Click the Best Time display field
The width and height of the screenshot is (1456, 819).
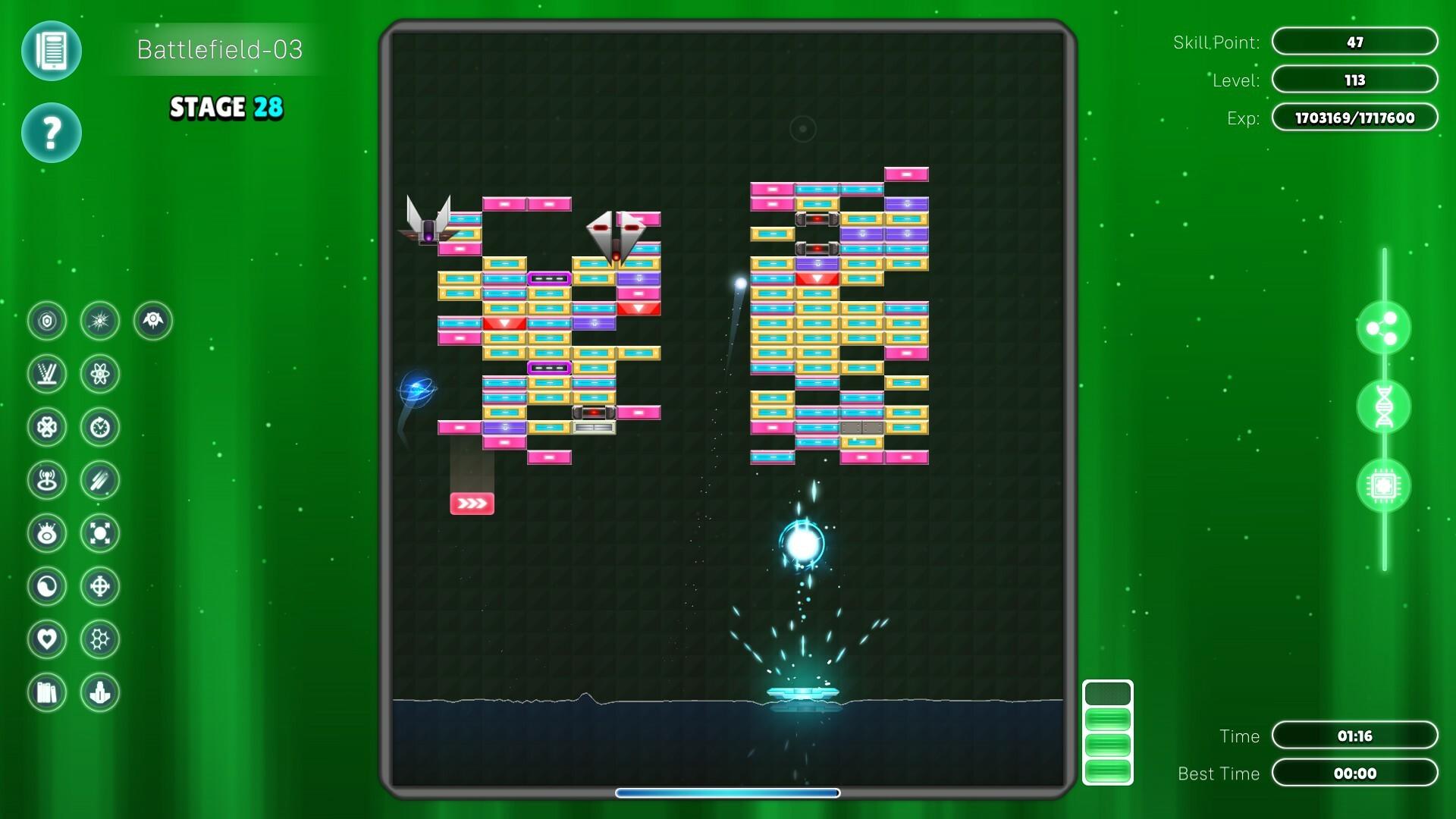[x=1355, y=773]
